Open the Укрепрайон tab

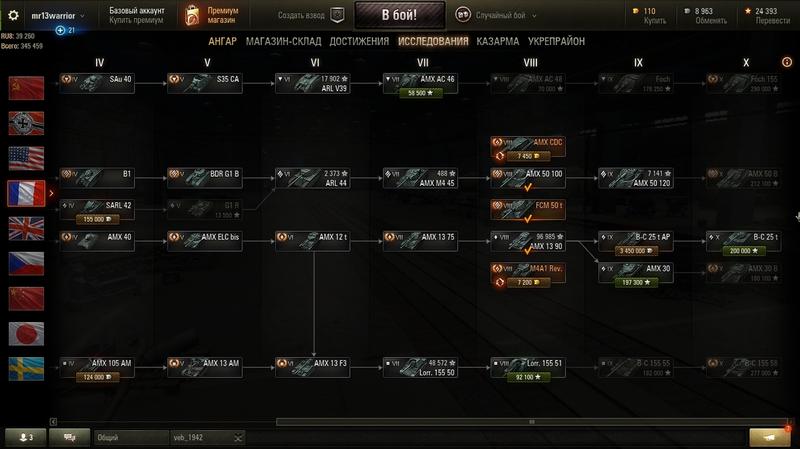click(557, 41)
